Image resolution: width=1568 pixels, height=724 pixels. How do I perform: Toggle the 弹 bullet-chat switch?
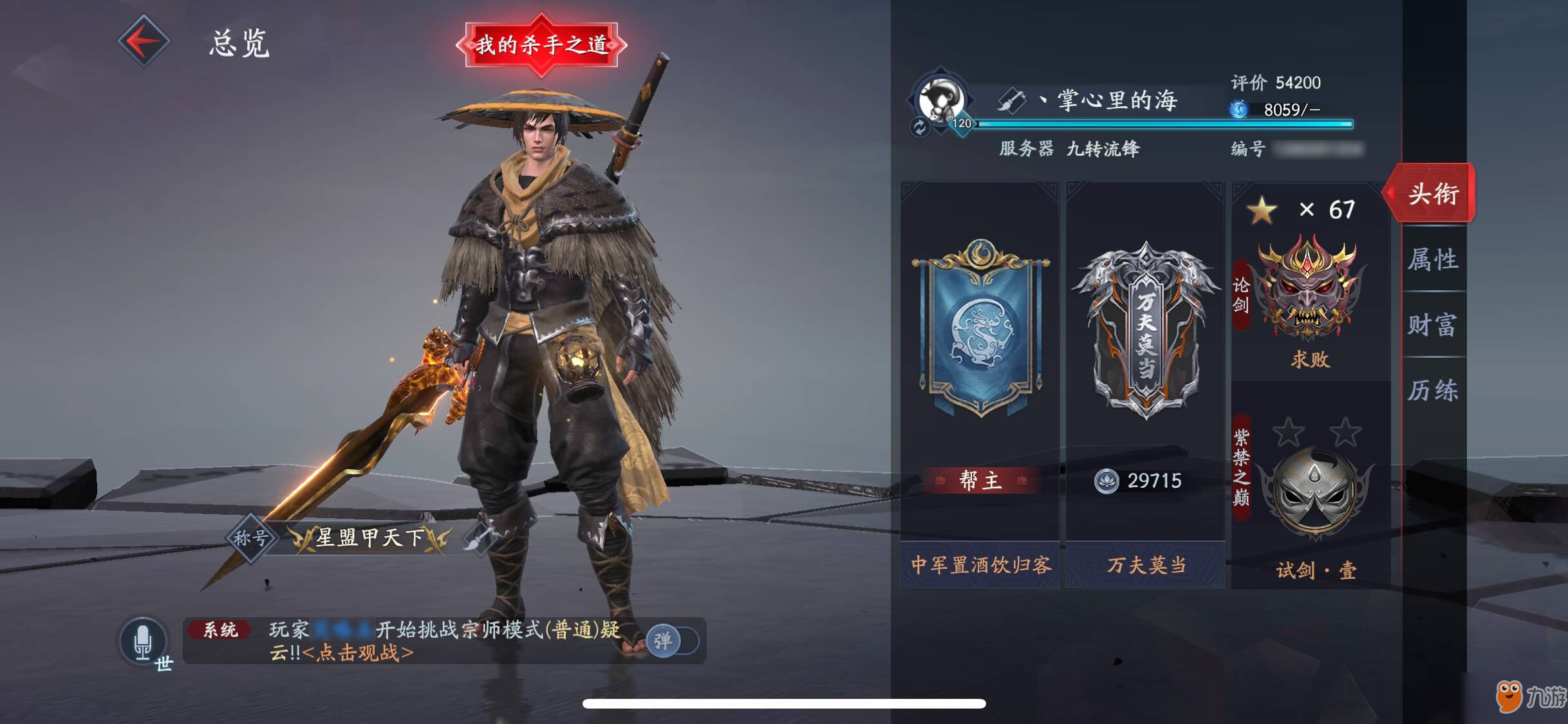(x=671, y=641)
